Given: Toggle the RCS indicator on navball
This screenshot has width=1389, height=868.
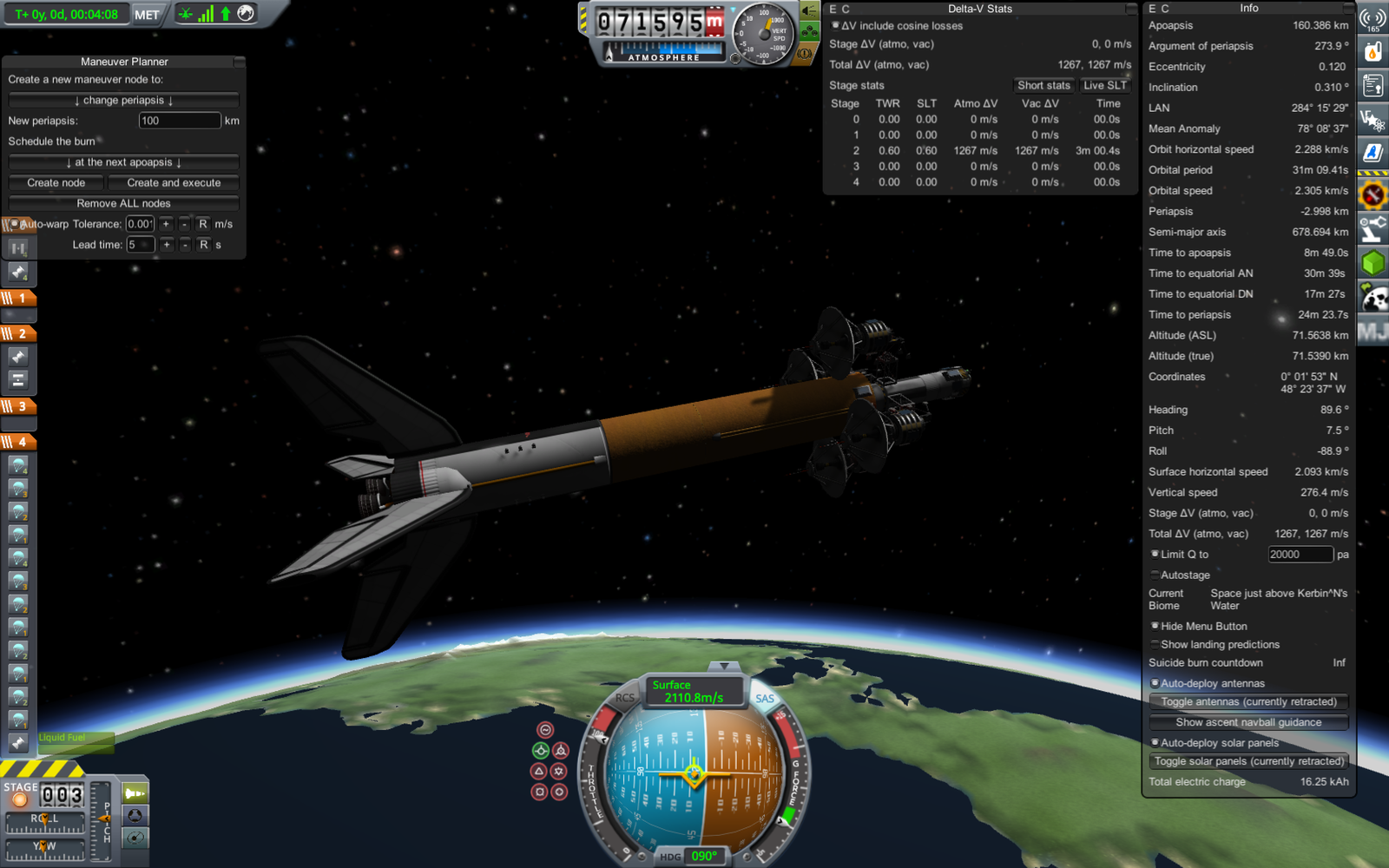Looking at the screenshot, I should pyautogui.click(x=625, y=698).
